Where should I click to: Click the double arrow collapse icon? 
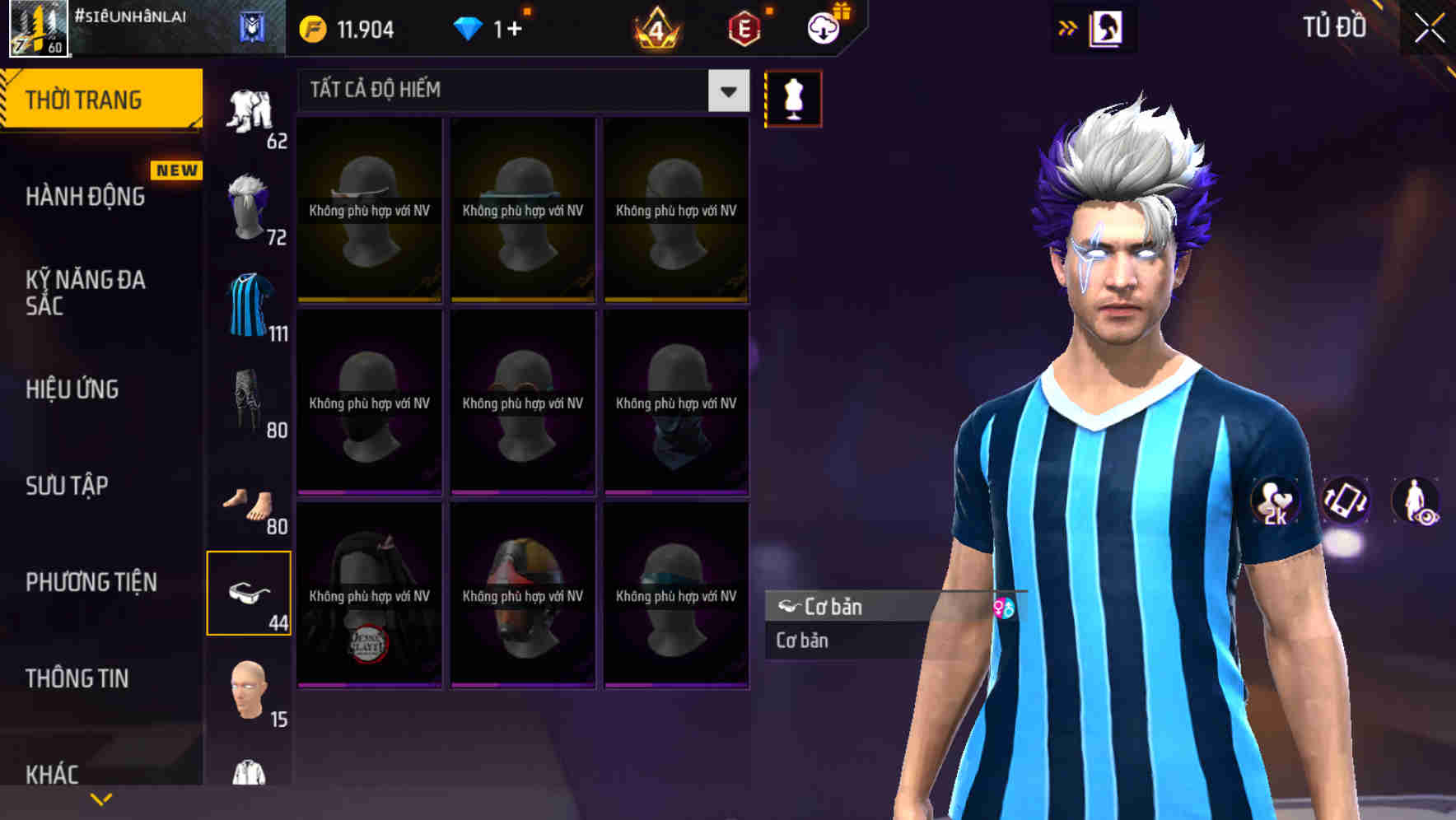click(1068, 27)
